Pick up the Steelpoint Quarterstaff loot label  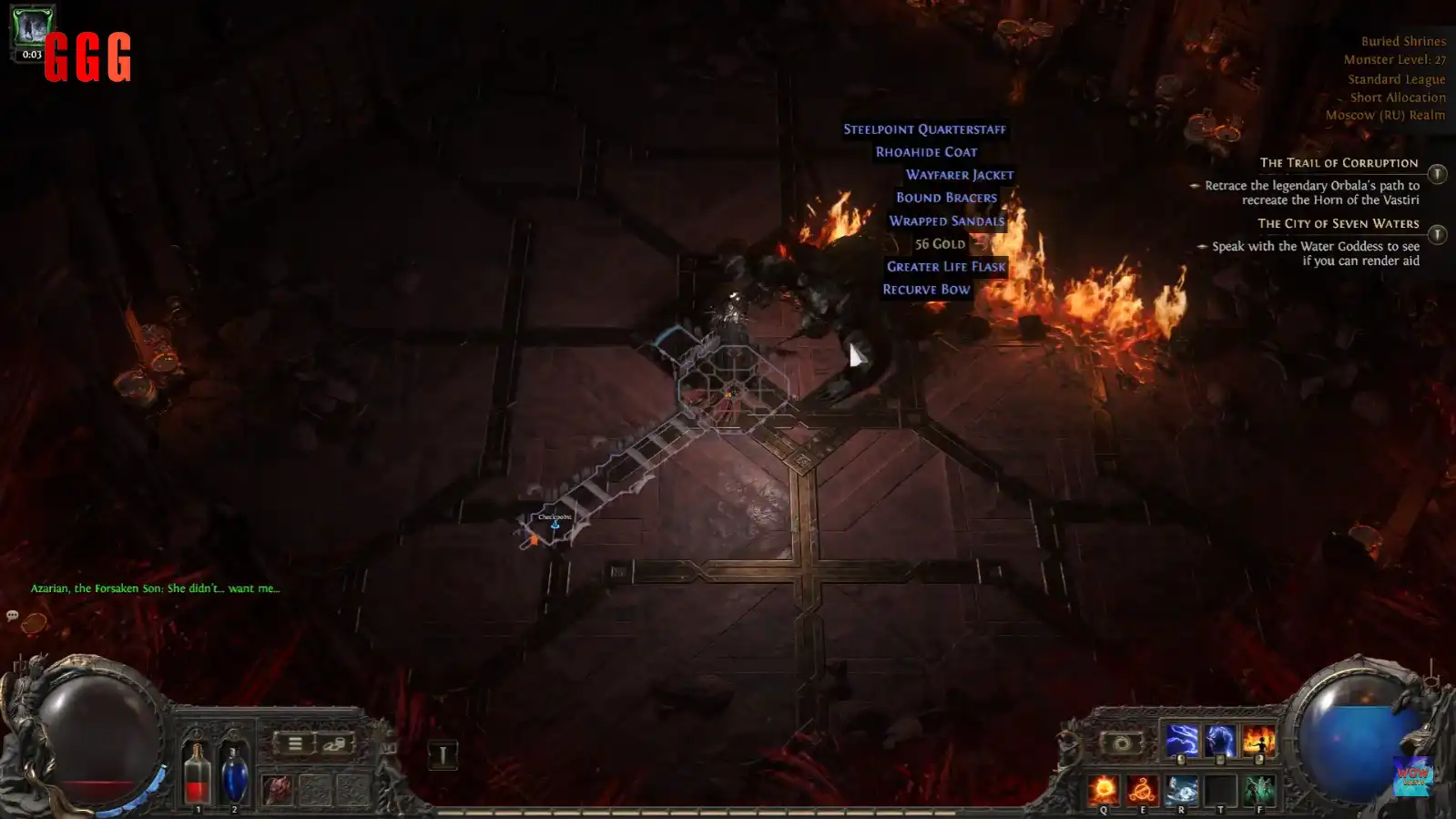point(924,129)
